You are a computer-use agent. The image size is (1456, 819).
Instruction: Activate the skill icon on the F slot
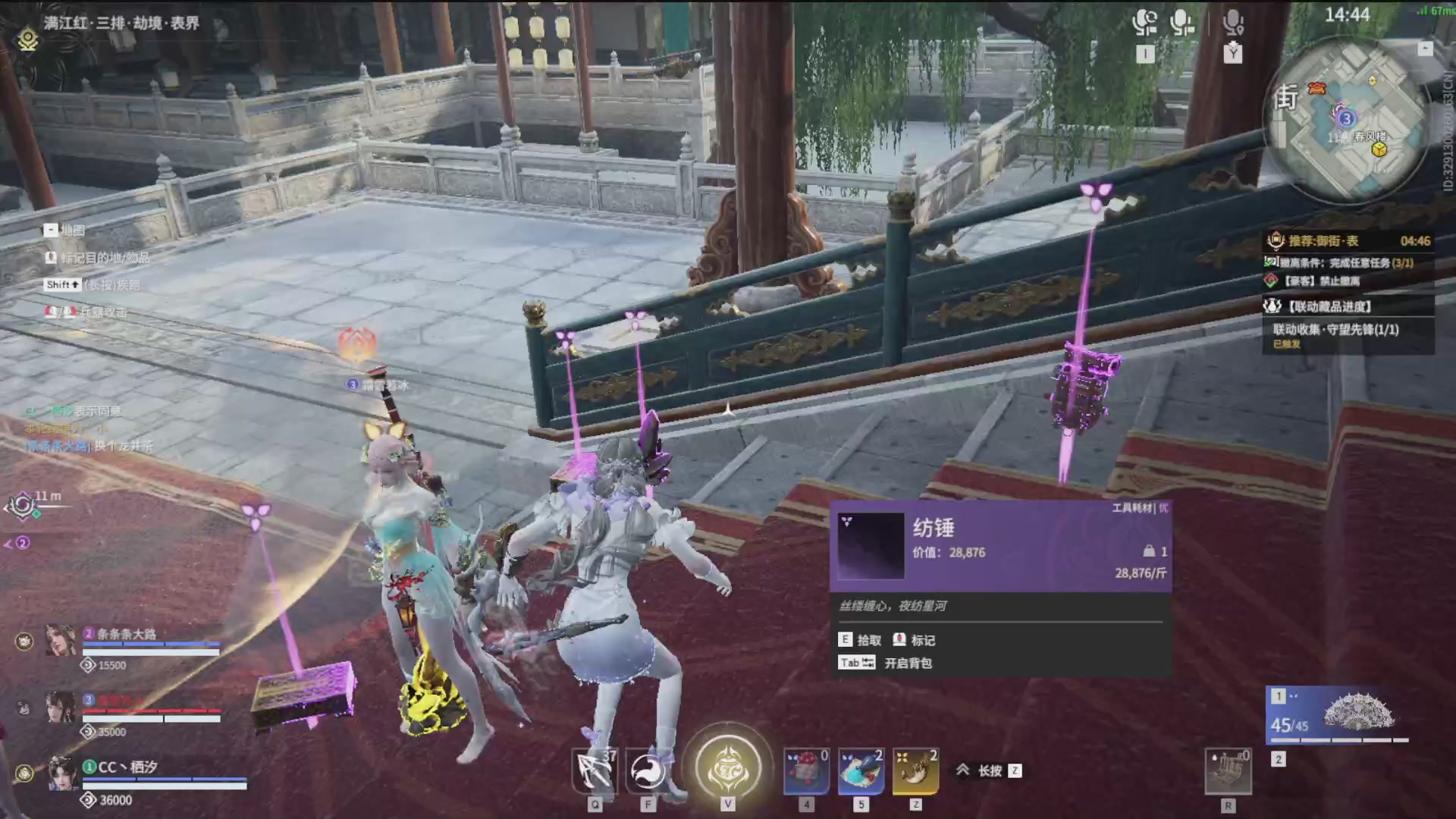click(x=647, y=768)
